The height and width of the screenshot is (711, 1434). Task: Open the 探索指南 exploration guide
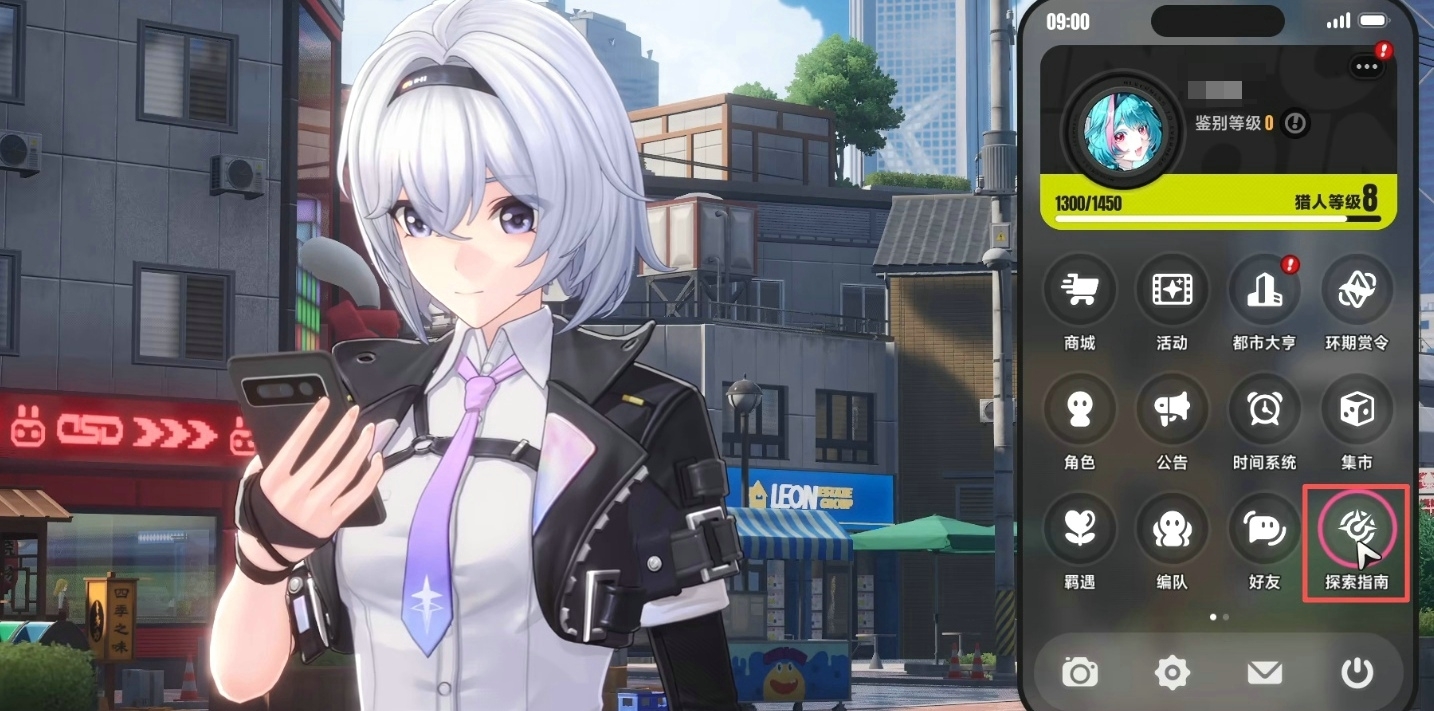[1356, 529]
